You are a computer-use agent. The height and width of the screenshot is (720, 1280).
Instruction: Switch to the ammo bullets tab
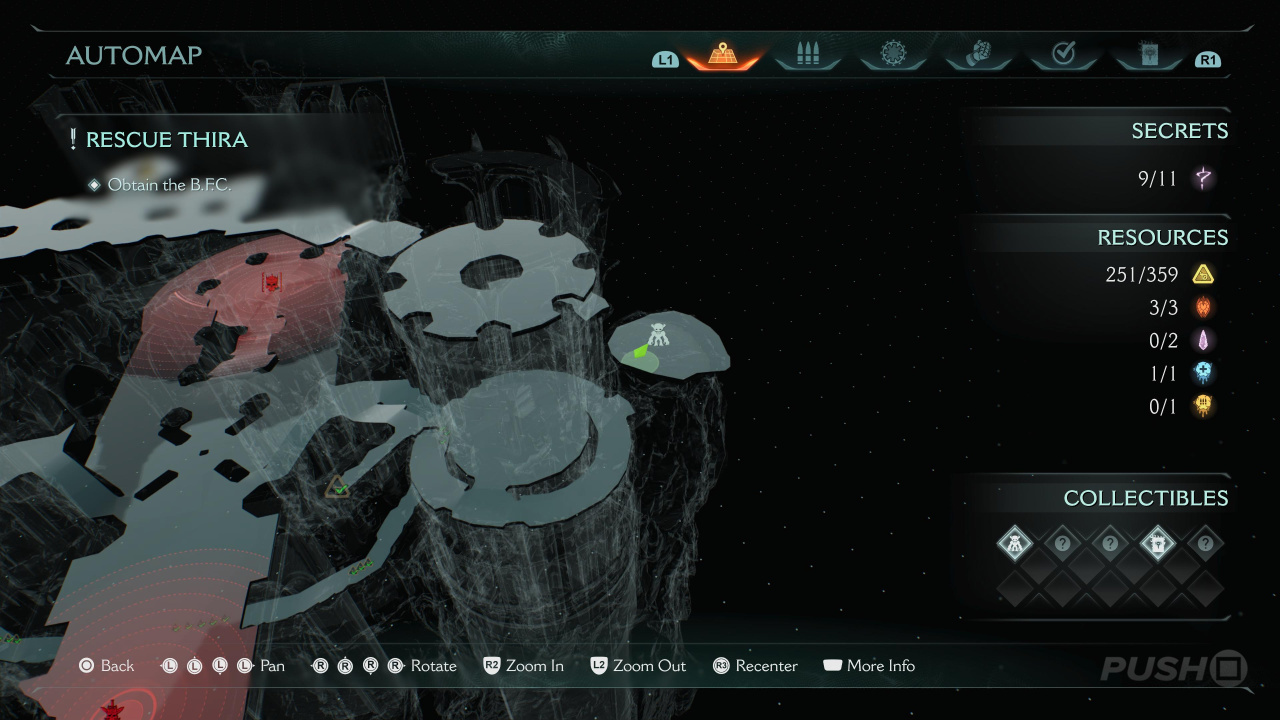pos(807,55)
